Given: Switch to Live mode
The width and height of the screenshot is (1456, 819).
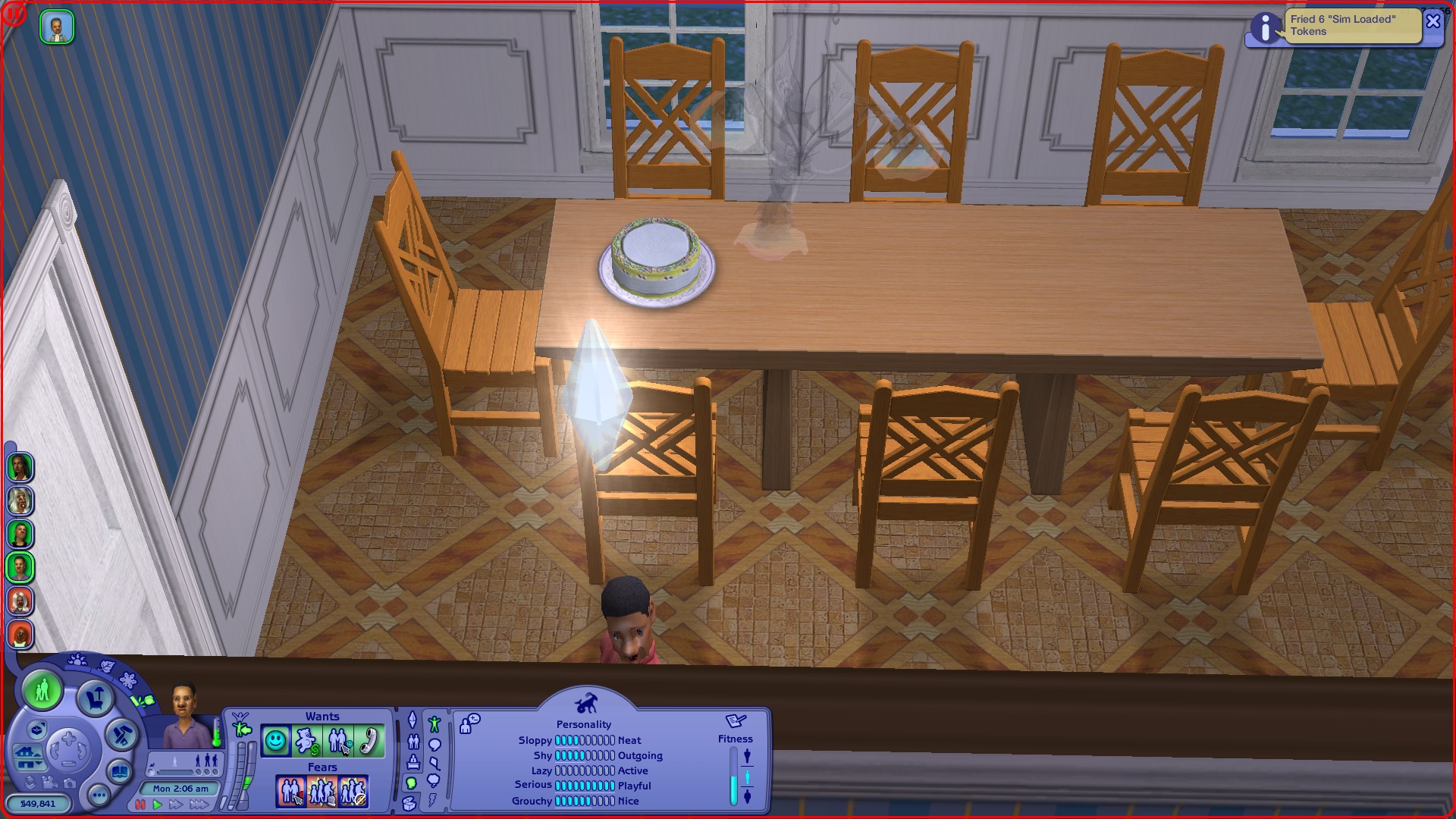Looking at the screenshot, I should (42, 691).
